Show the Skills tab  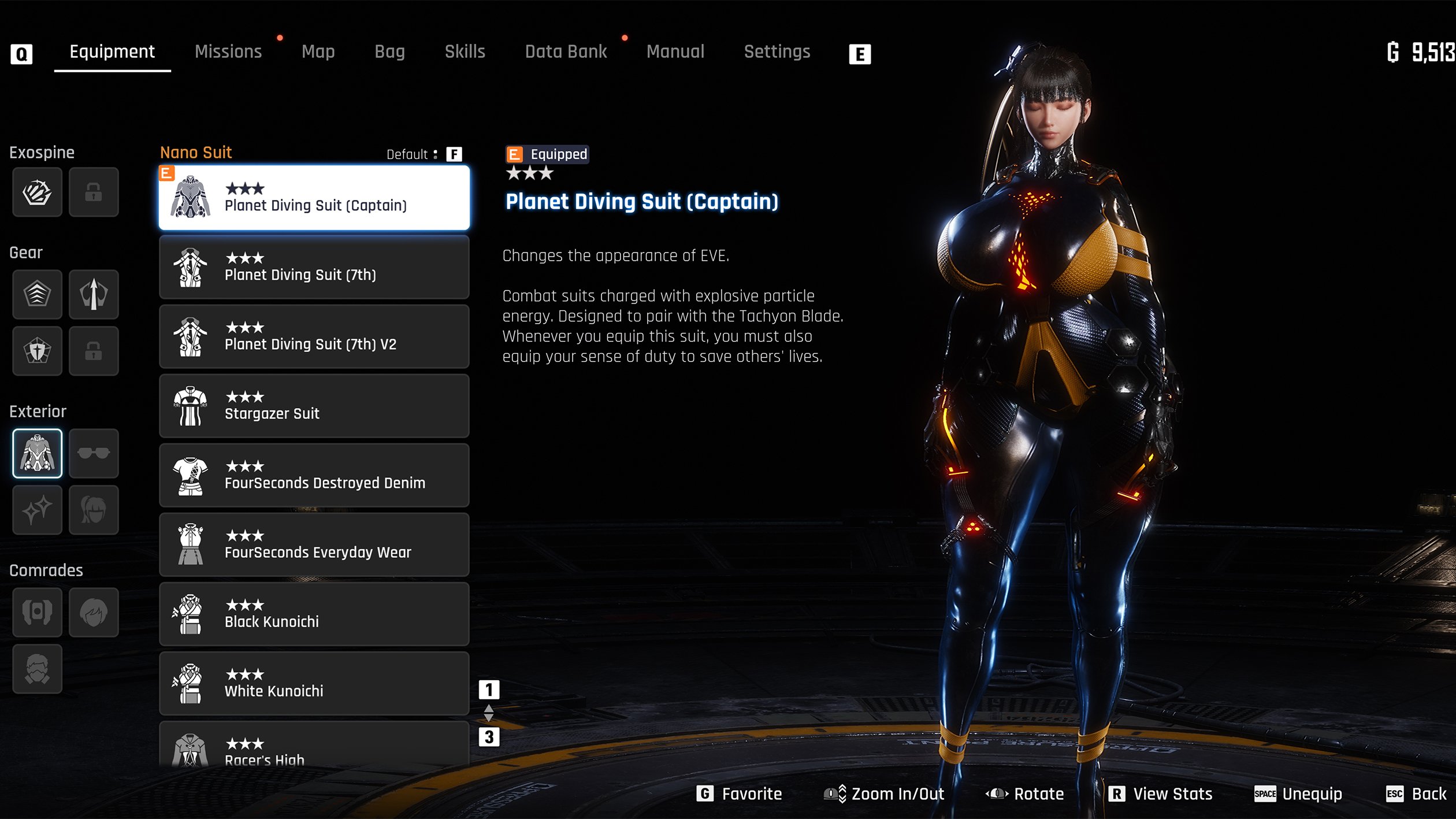tap(465, 52)
